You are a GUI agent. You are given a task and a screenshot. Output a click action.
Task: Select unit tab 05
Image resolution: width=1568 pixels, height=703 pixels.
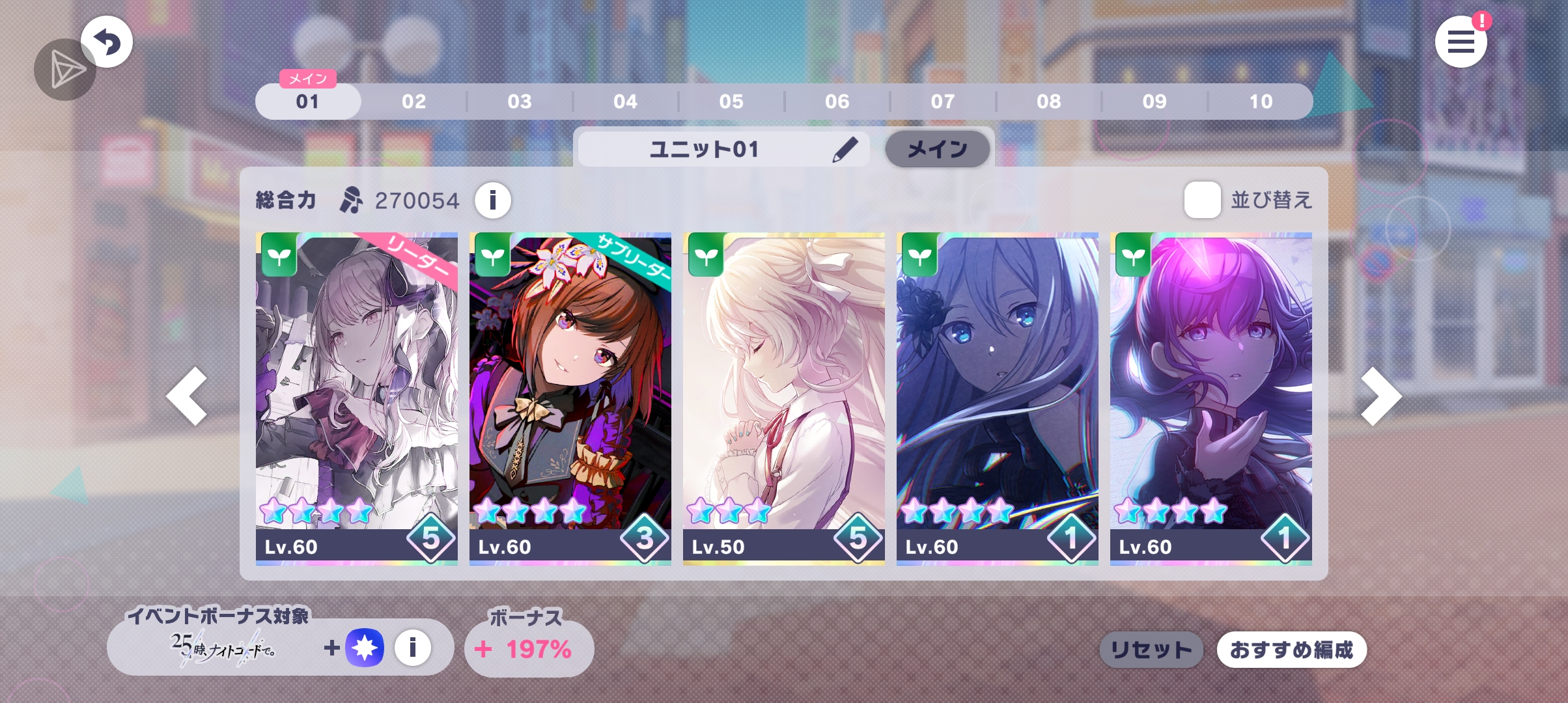point(731,102)
